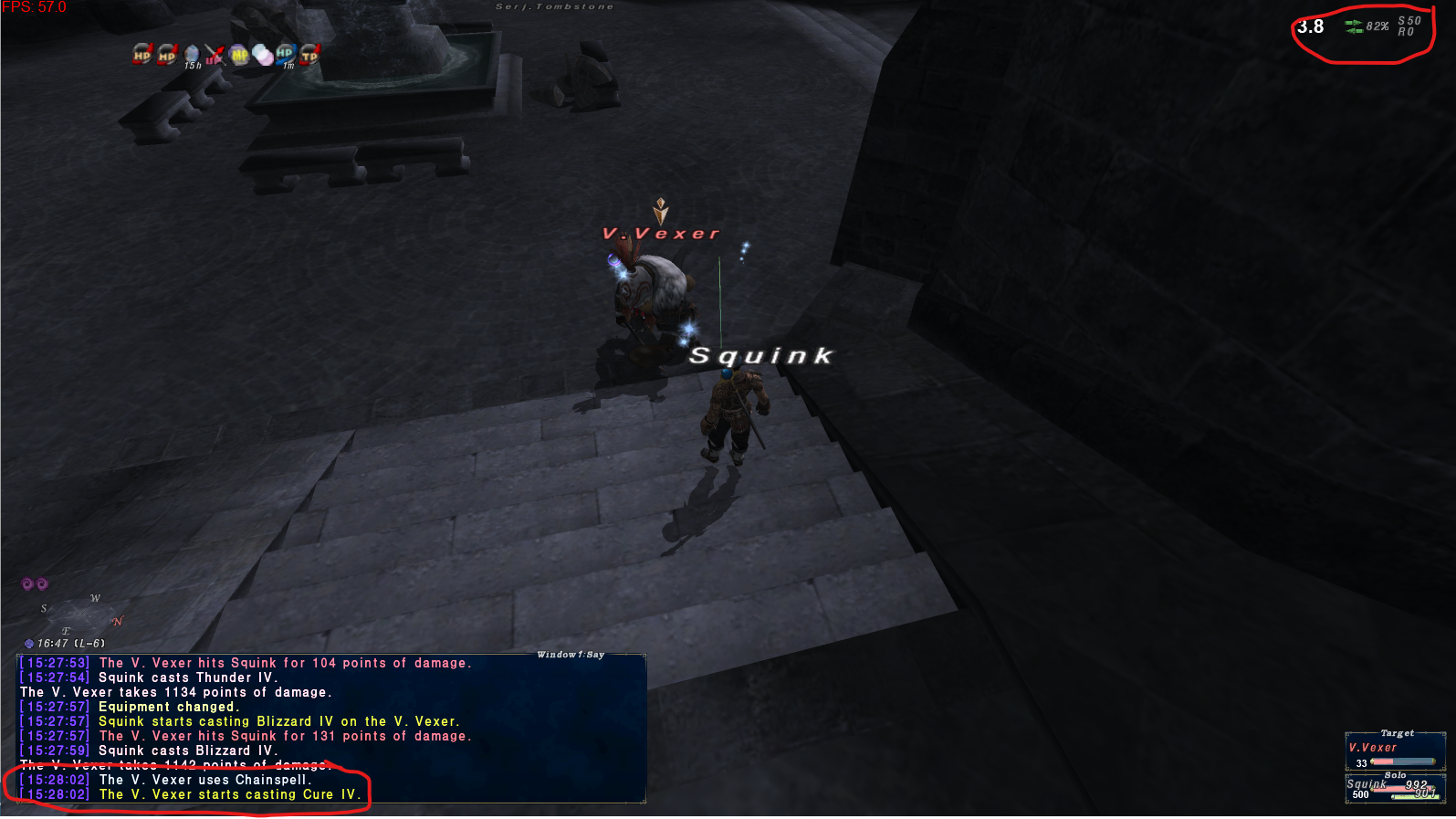Expand the Window1:Say chat tab options
Image resolution: width=1456 pixels, height=819 pixels.
[571, 655]
